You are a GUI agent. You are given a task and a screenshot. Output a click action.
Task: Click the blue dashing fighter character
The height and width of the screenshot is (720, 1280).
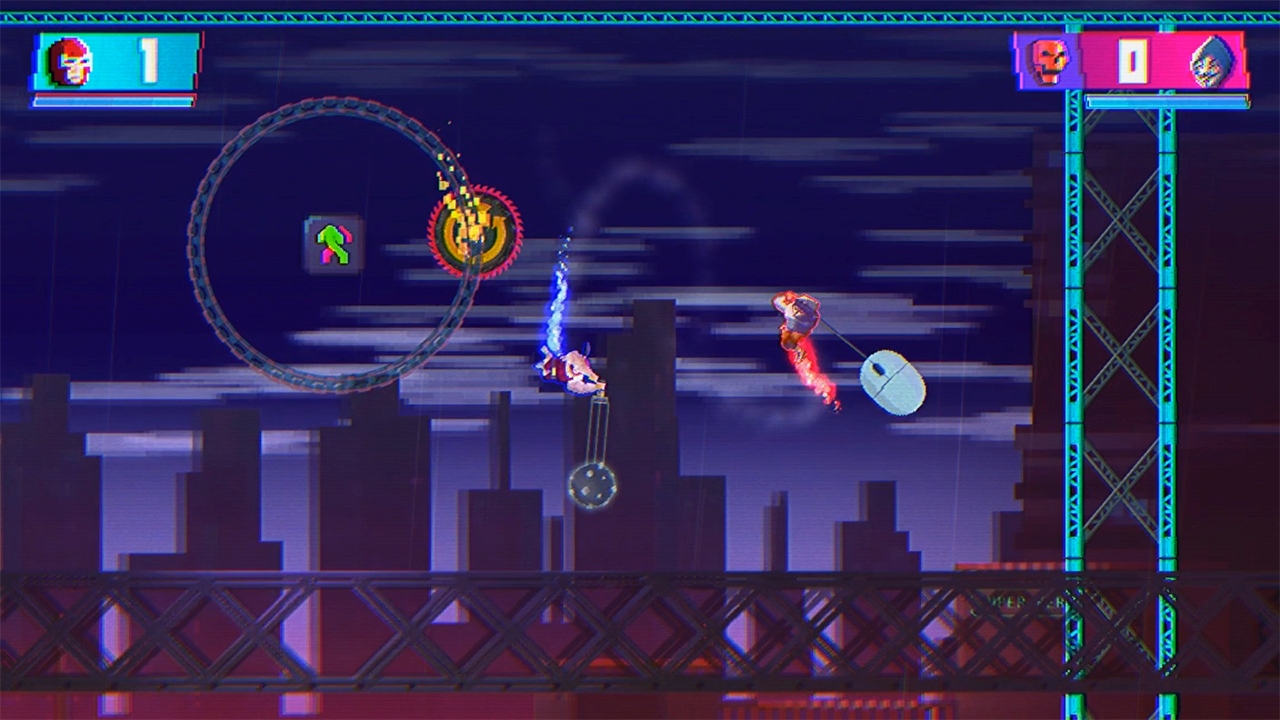point(570,370)
